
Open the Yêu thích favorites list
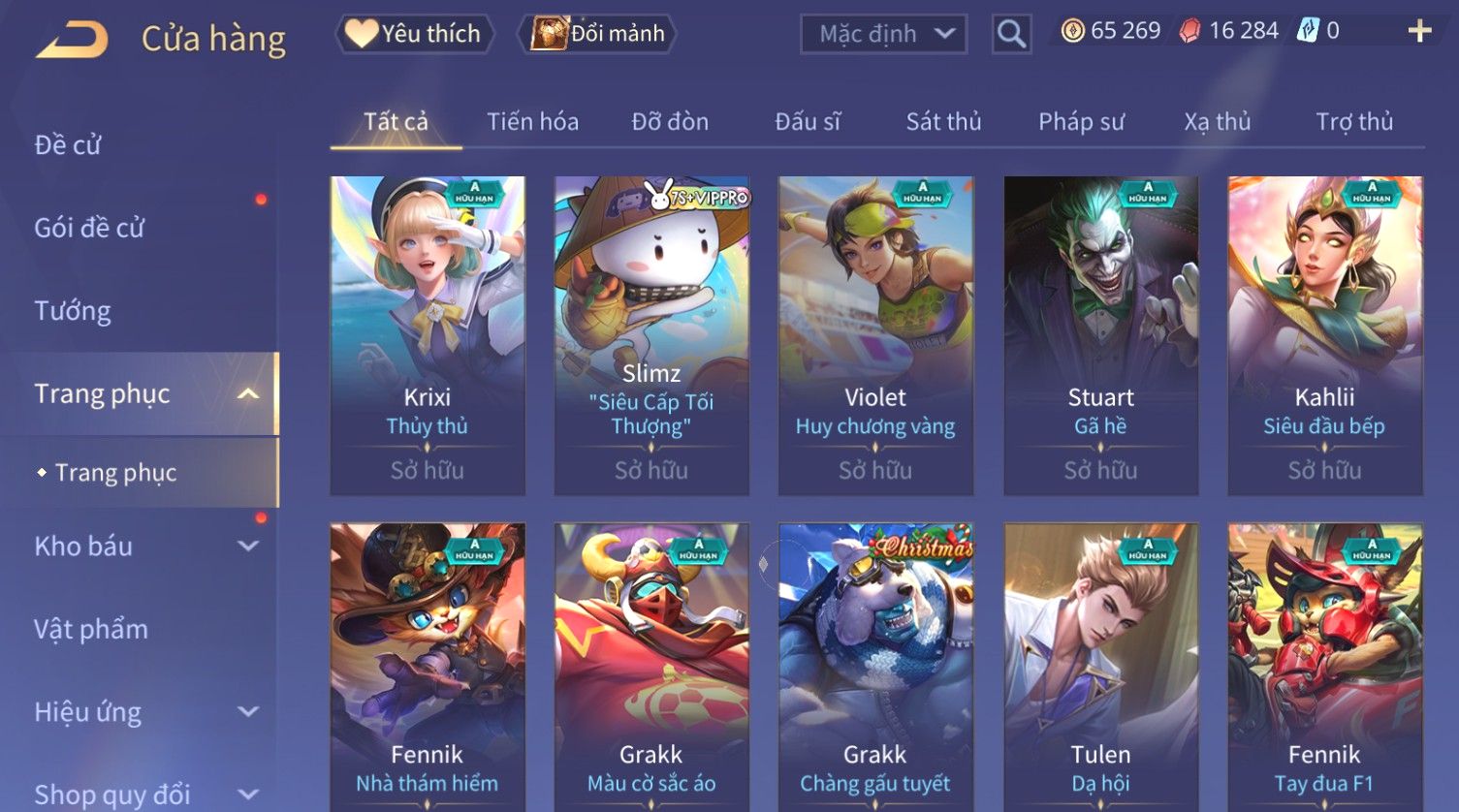pyautogui.click(x=415, y=34)
